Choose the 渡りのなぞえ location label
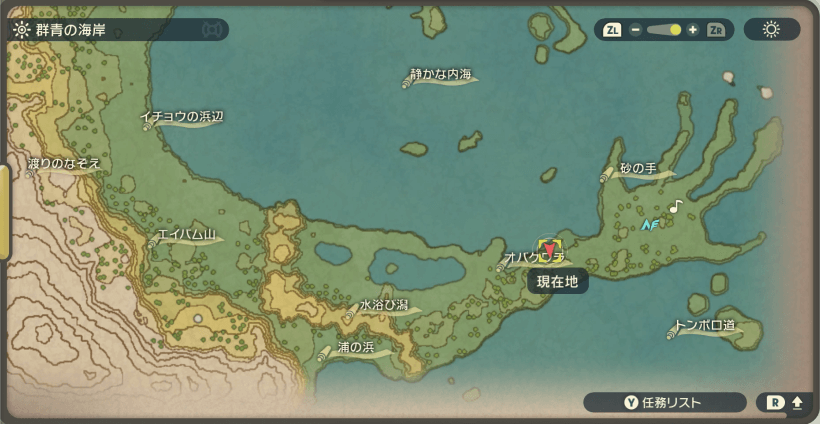The height and width of the screenshot is (424, 820). (63, 163)
